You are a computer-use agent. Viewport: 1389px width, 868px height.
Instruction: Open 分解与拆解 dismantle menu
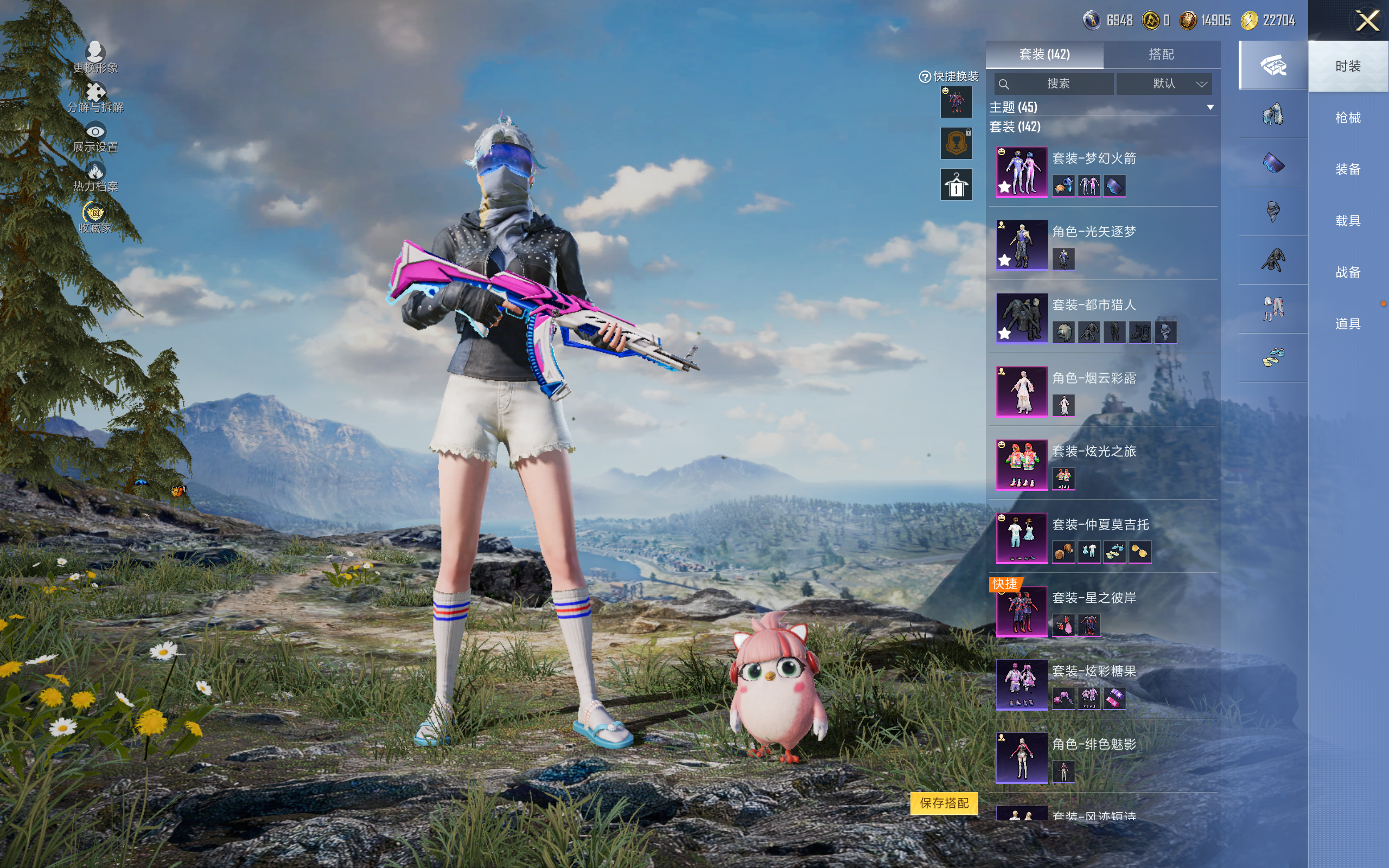click(95, 97)
